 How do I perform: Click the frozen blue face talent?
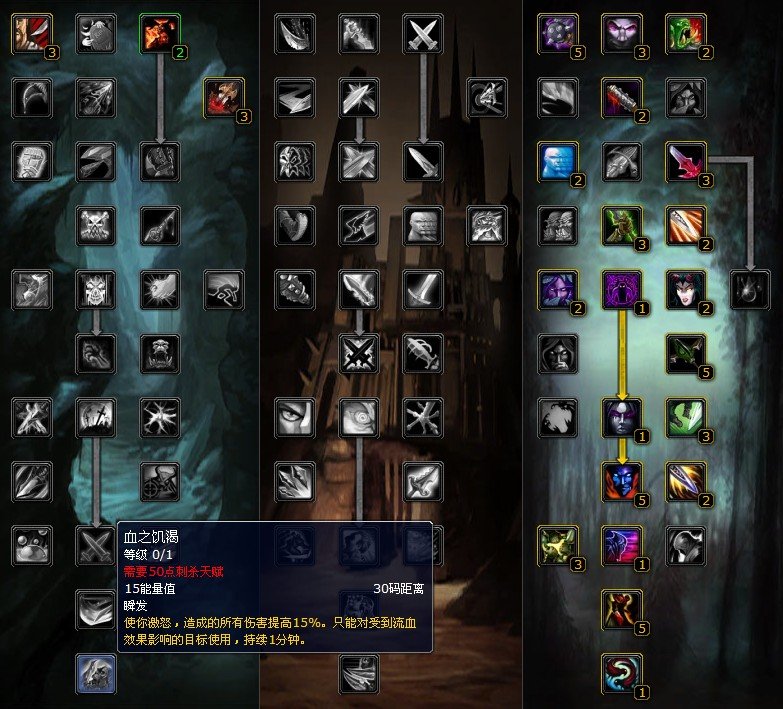coord(557,161)
